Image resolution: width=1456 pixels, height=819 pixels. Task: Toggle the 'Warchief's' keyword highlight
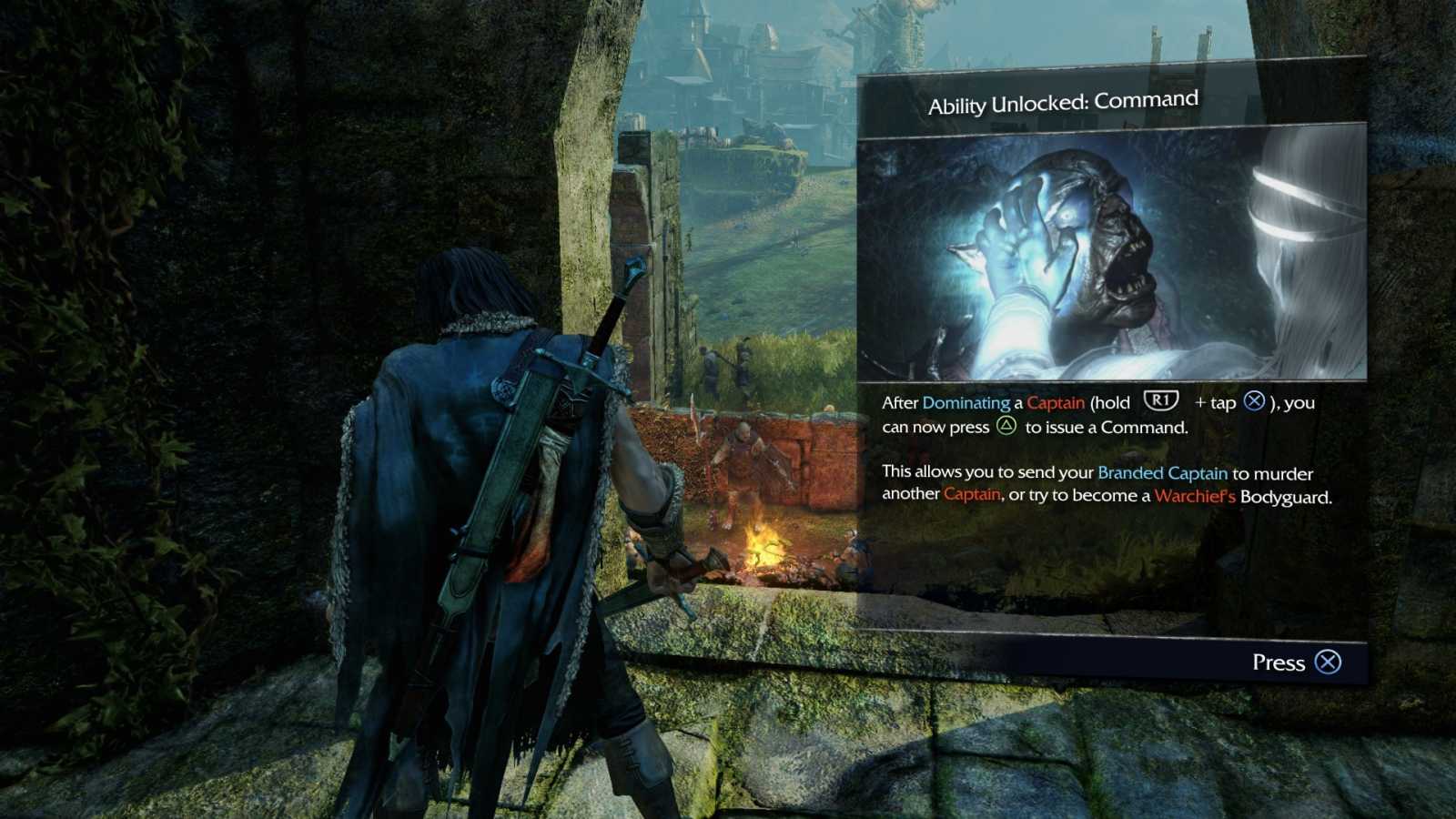[x=1195, y=494]
